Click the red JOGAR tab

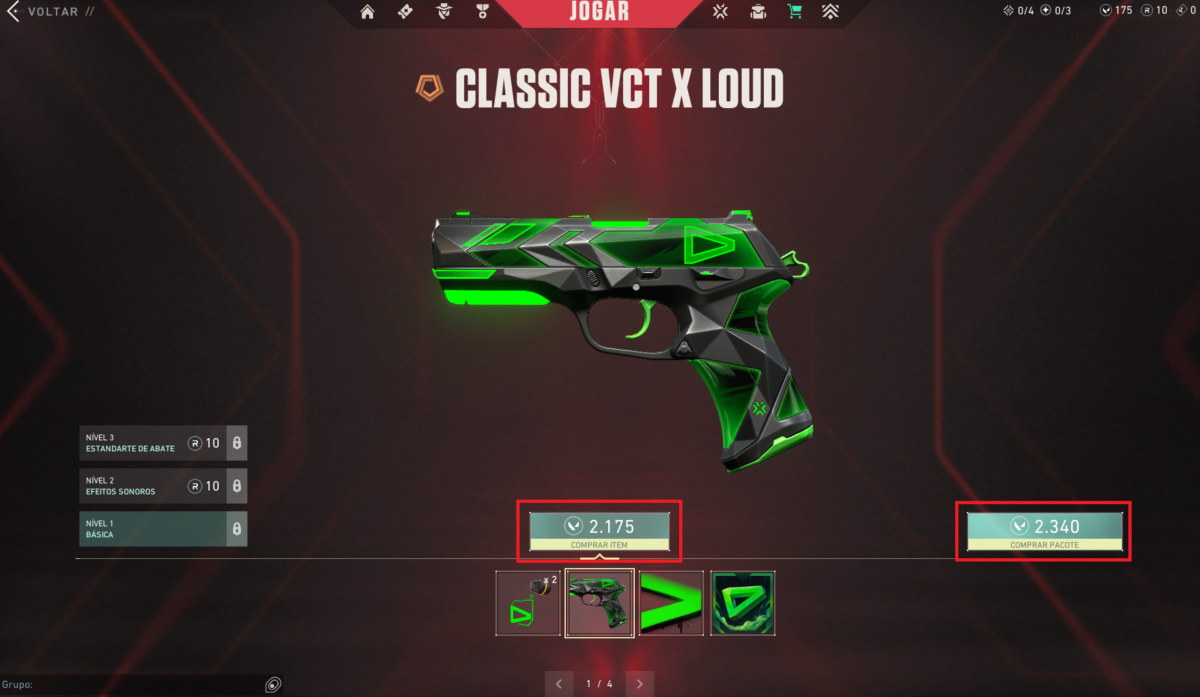click(599, 12)
